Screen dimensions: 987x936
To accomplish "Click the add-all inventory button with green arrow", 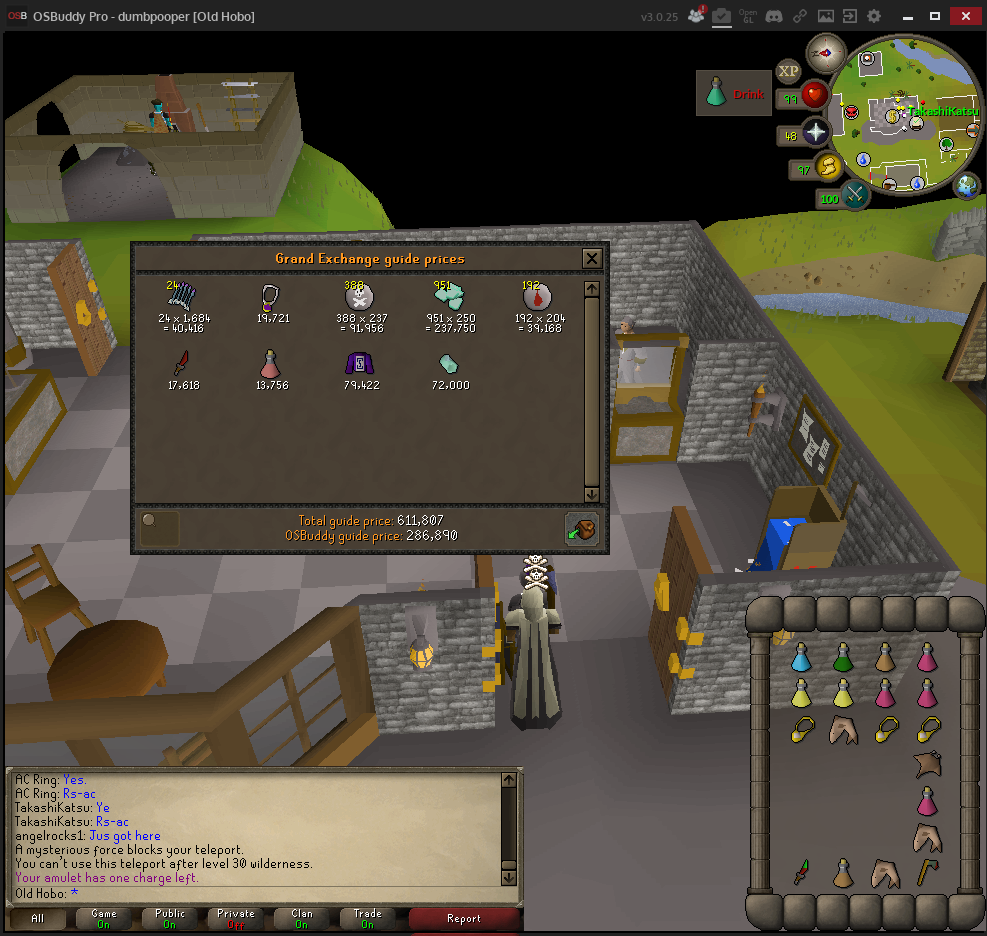I will [581, 528].
